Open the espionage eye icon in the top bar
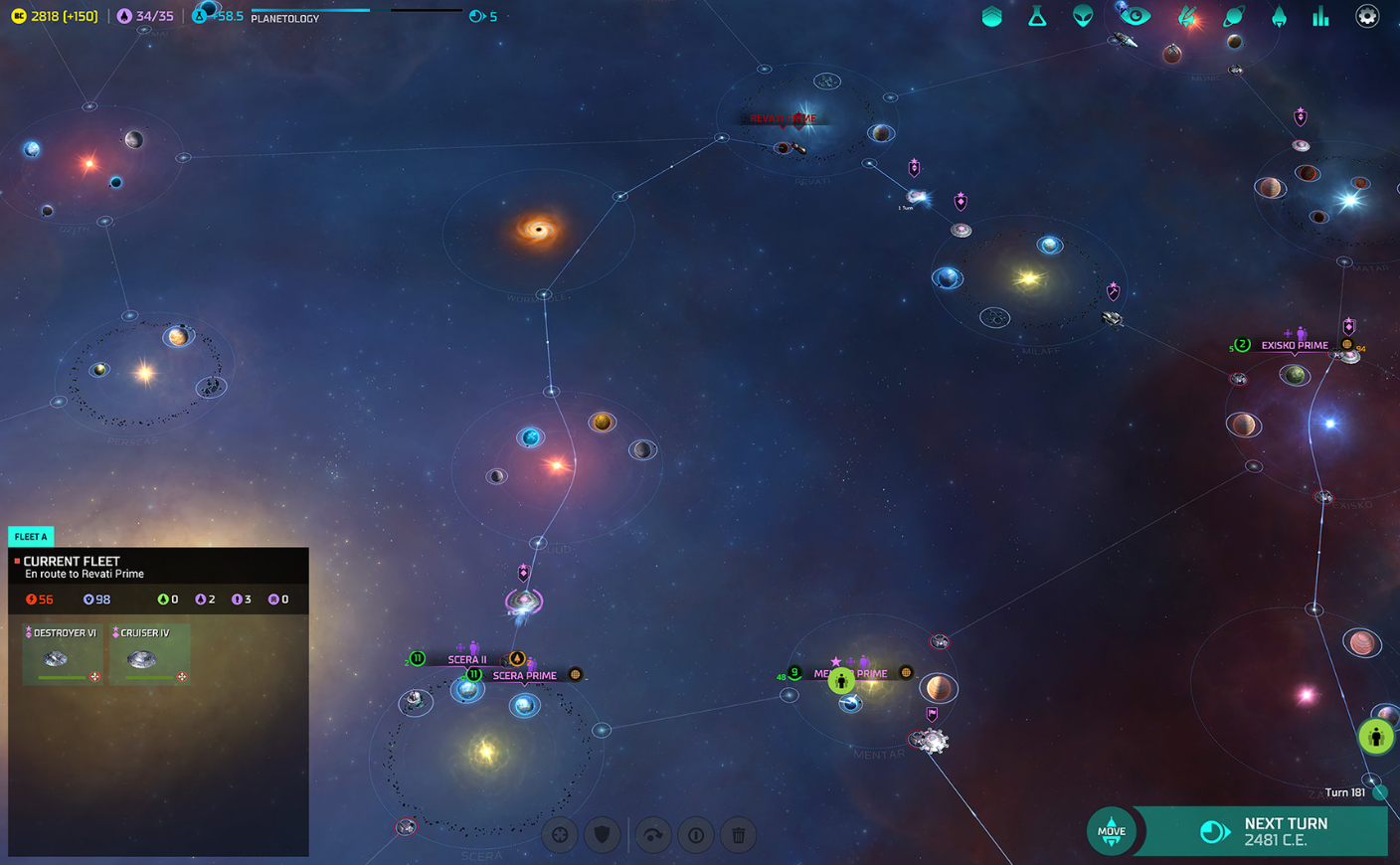 pyautogui.click(x=1135, y=16)
